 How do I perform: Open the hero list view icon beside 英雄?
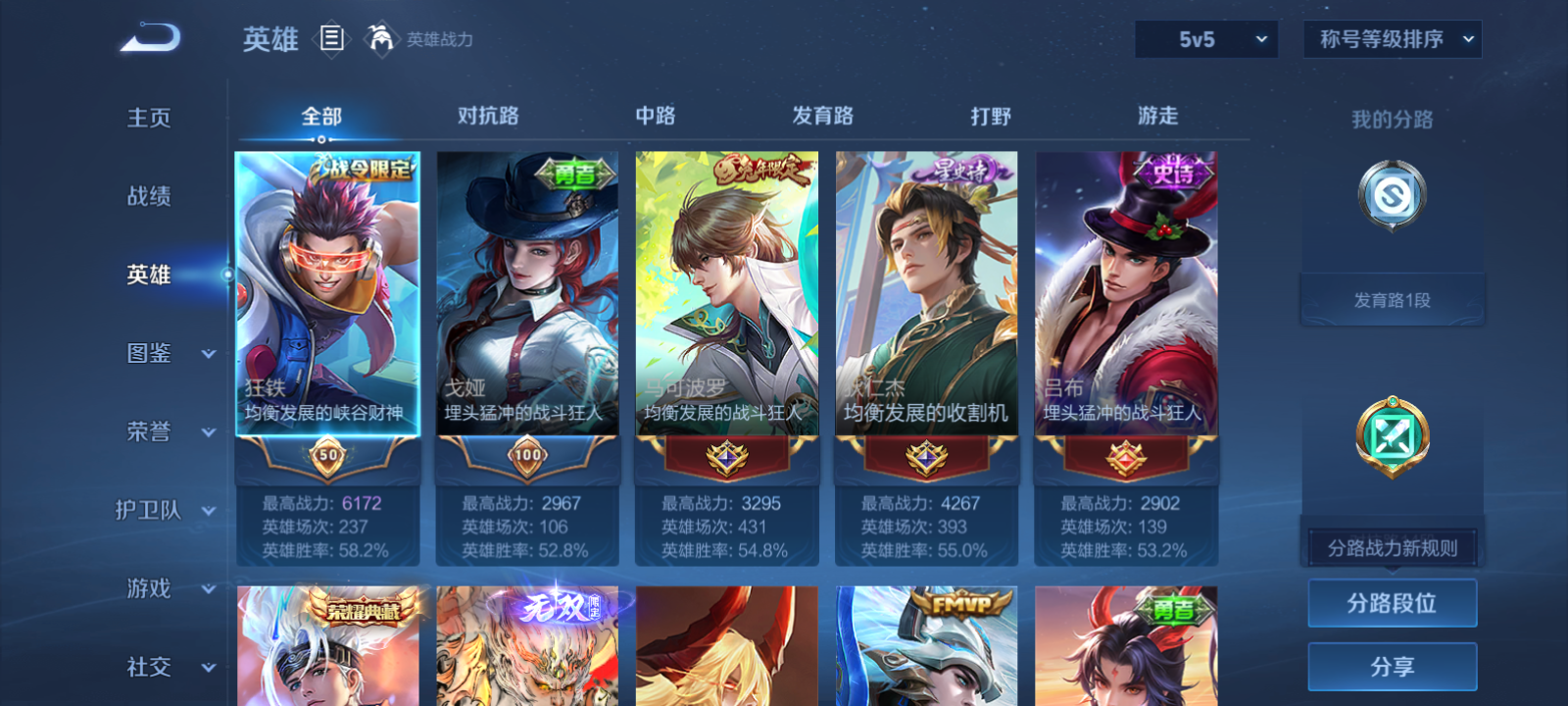333,39
